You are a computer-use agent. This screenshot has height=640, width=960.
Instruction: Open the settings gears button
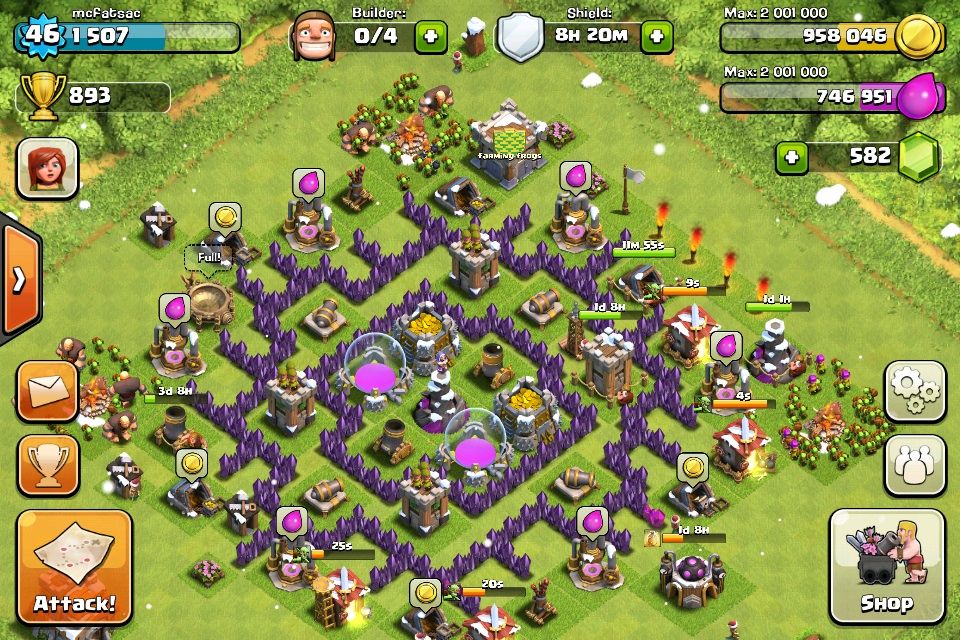click(x=914, y=391)
